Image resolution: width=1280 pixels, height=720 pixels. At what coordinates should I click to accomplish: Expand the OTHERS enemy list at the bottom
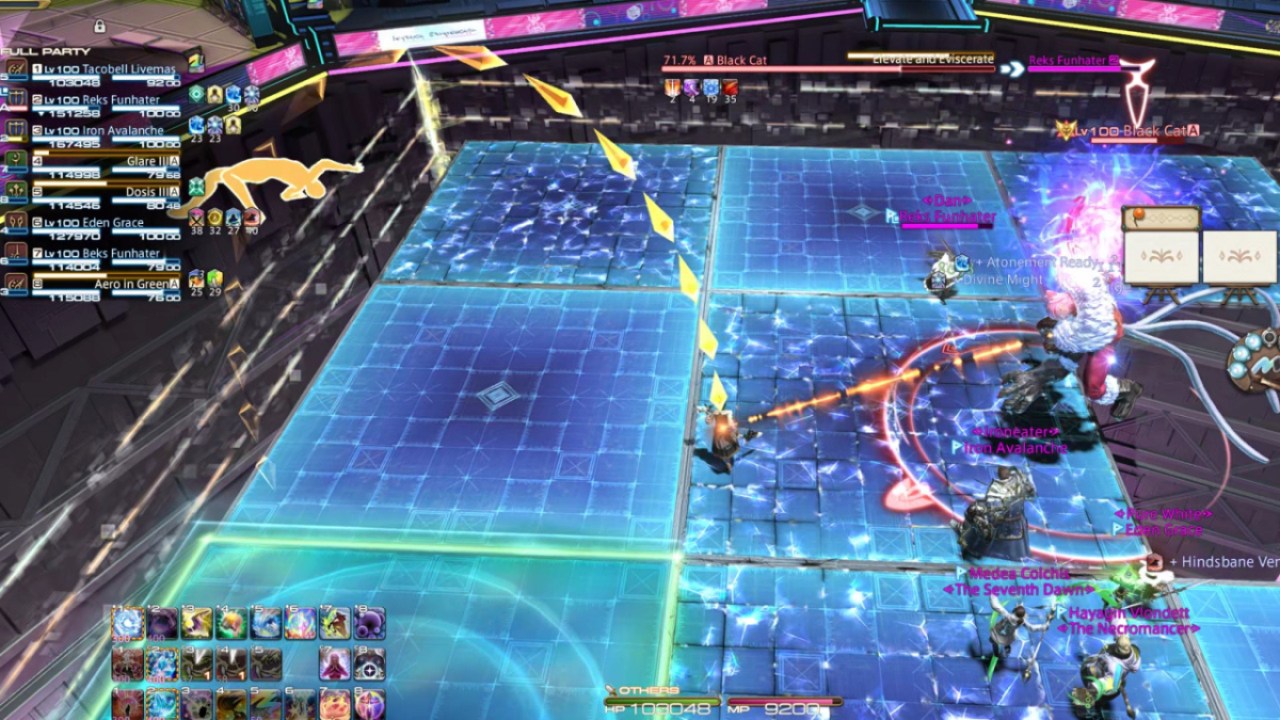point(650,687)
